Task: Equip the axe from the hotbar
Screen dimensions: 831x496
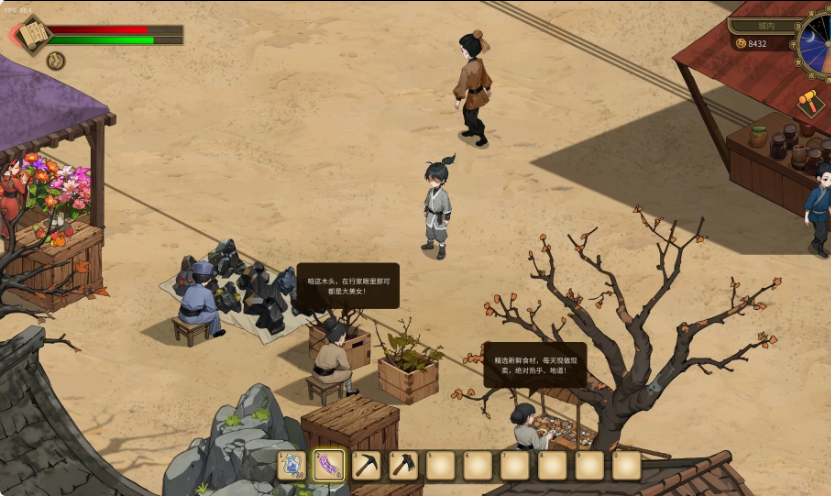Action: point(403,465)
